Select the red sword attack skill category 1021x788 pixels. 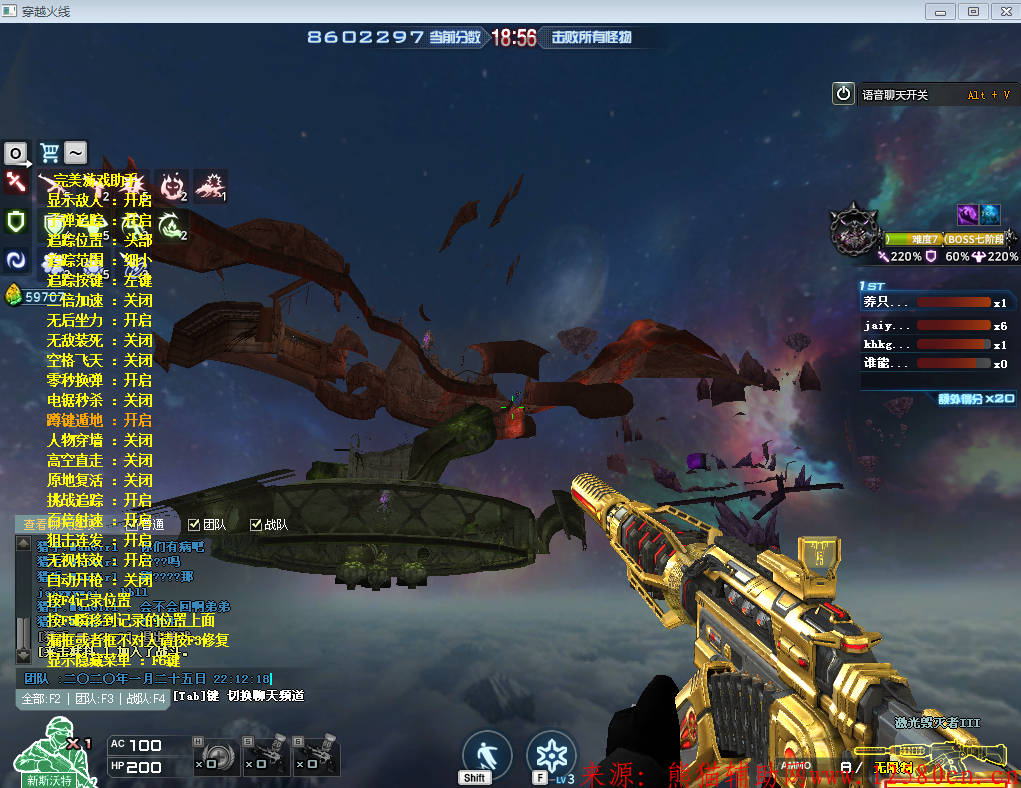point(16,182)
